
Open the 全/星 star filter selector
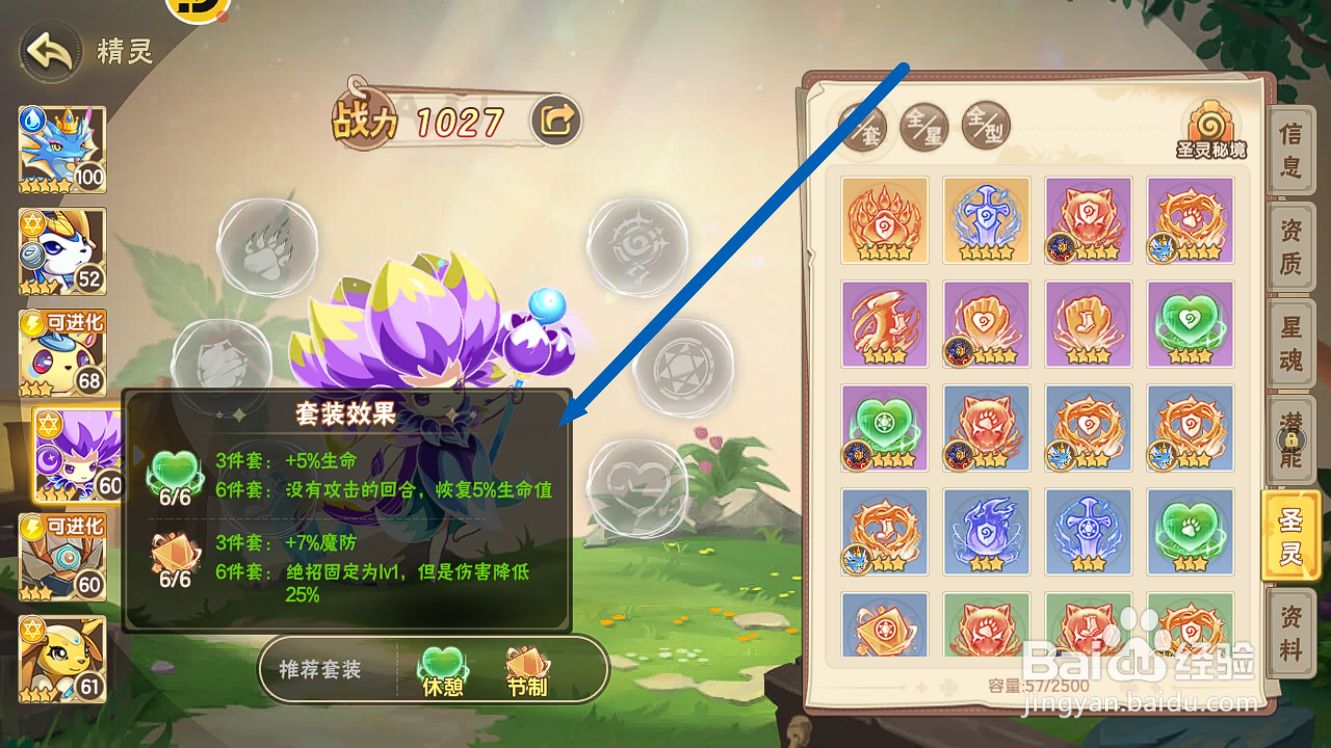925,125
